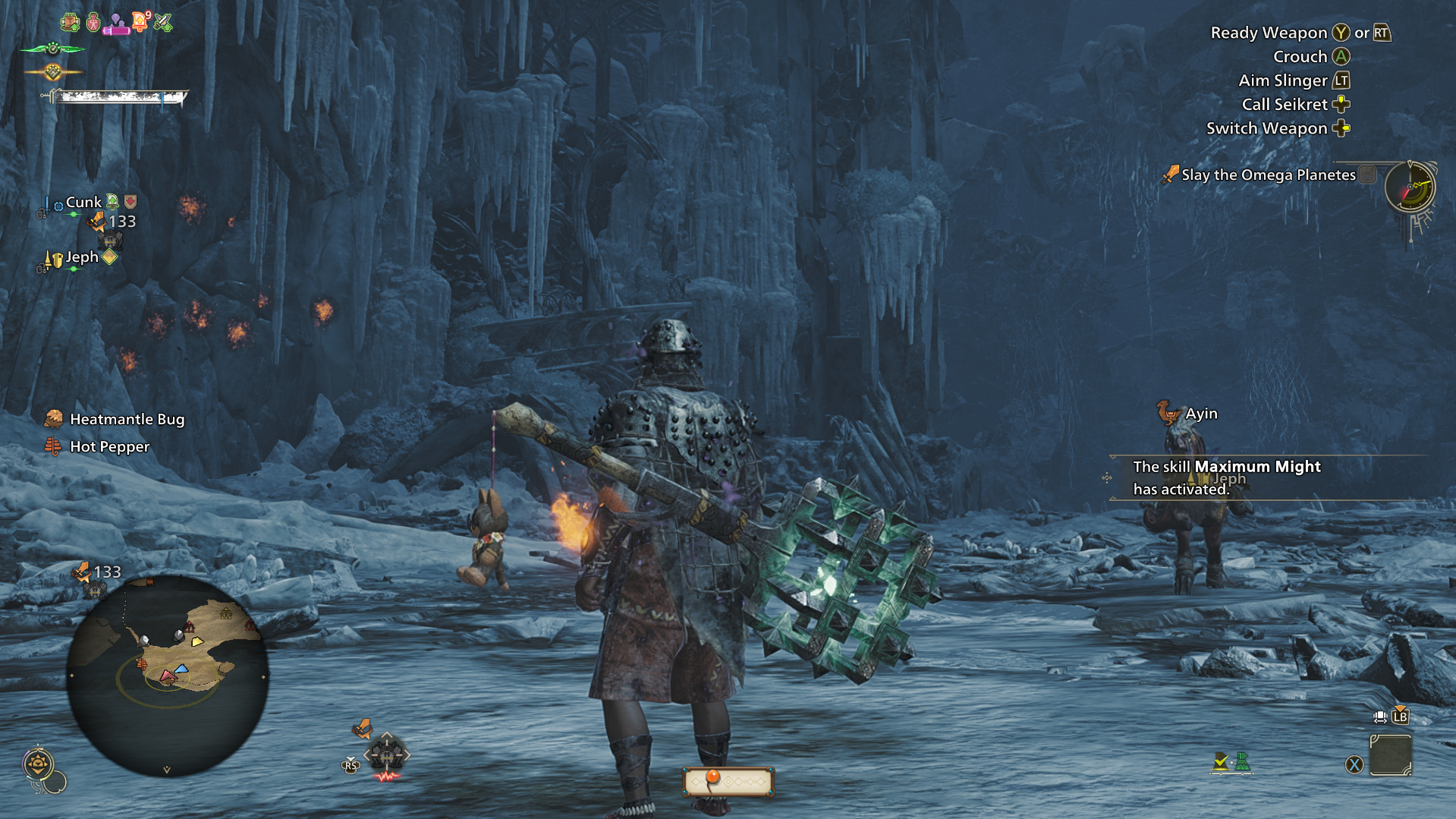Select party member Cunk in the list
The height and width of the screenshot is (819, 1456).
coord(83,203)
